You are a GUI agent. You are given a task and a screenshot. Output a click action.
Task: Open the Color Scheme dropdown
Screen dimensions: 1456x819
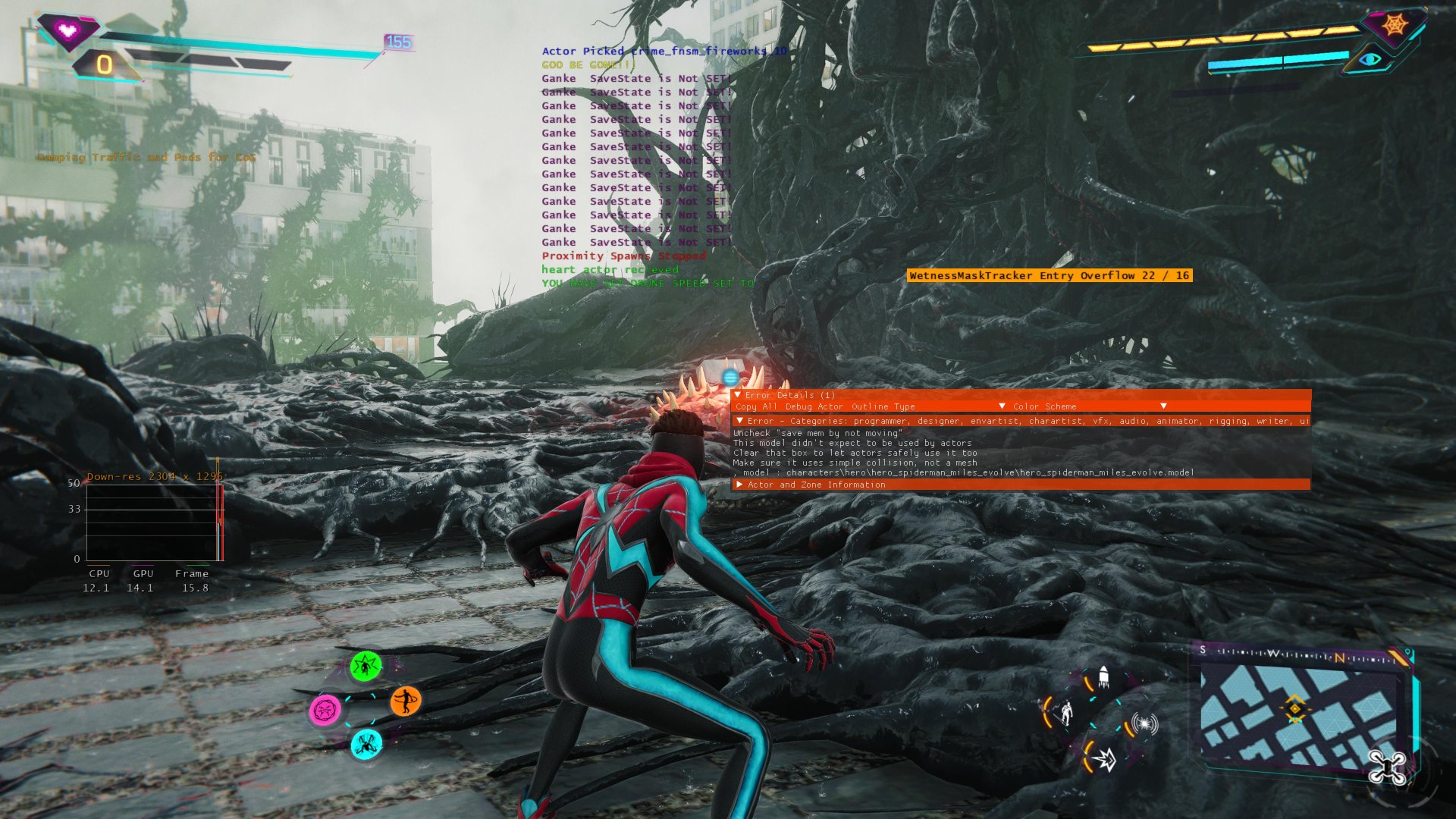tap(1163, 406)
